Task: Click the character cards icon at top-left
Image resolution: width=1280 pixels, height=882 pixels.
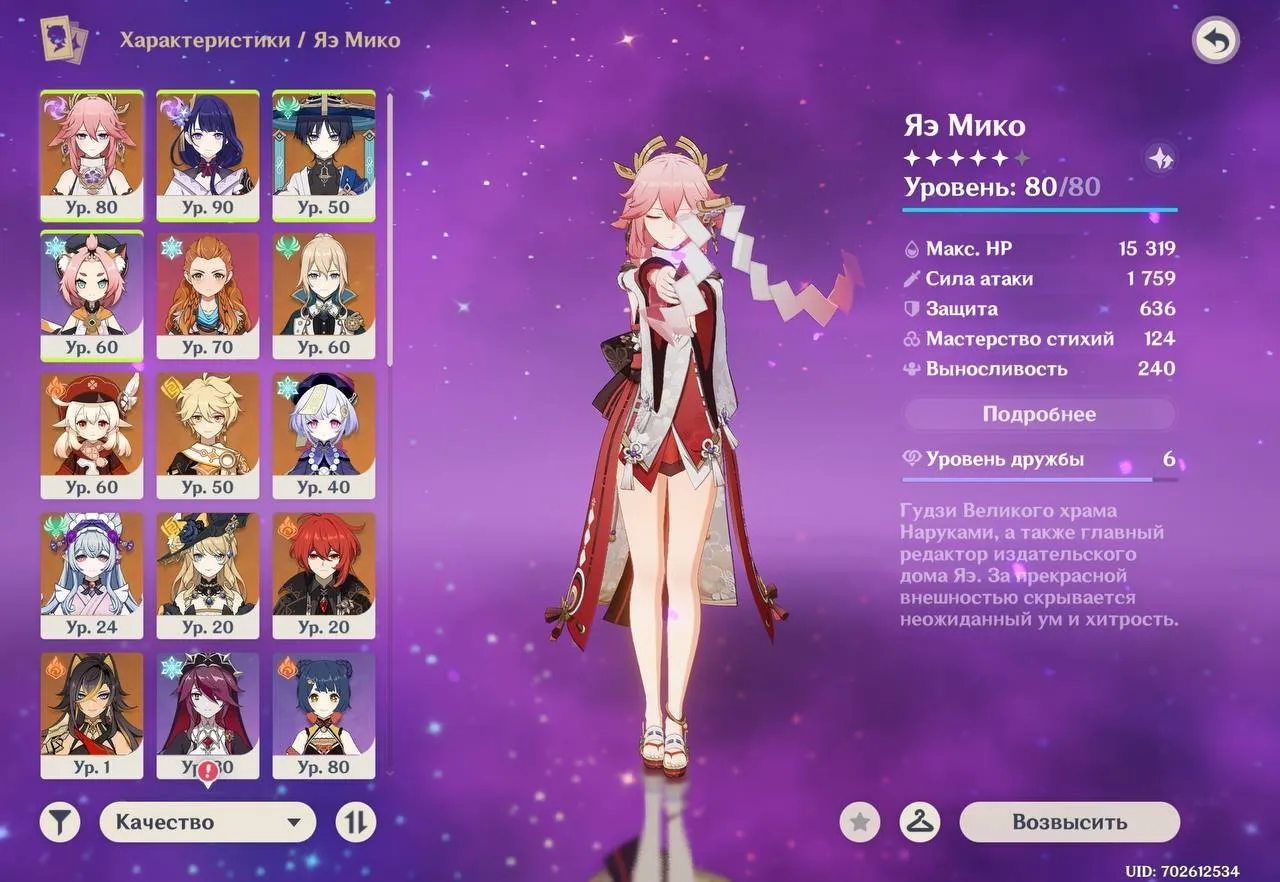Action: click(60, 40)
